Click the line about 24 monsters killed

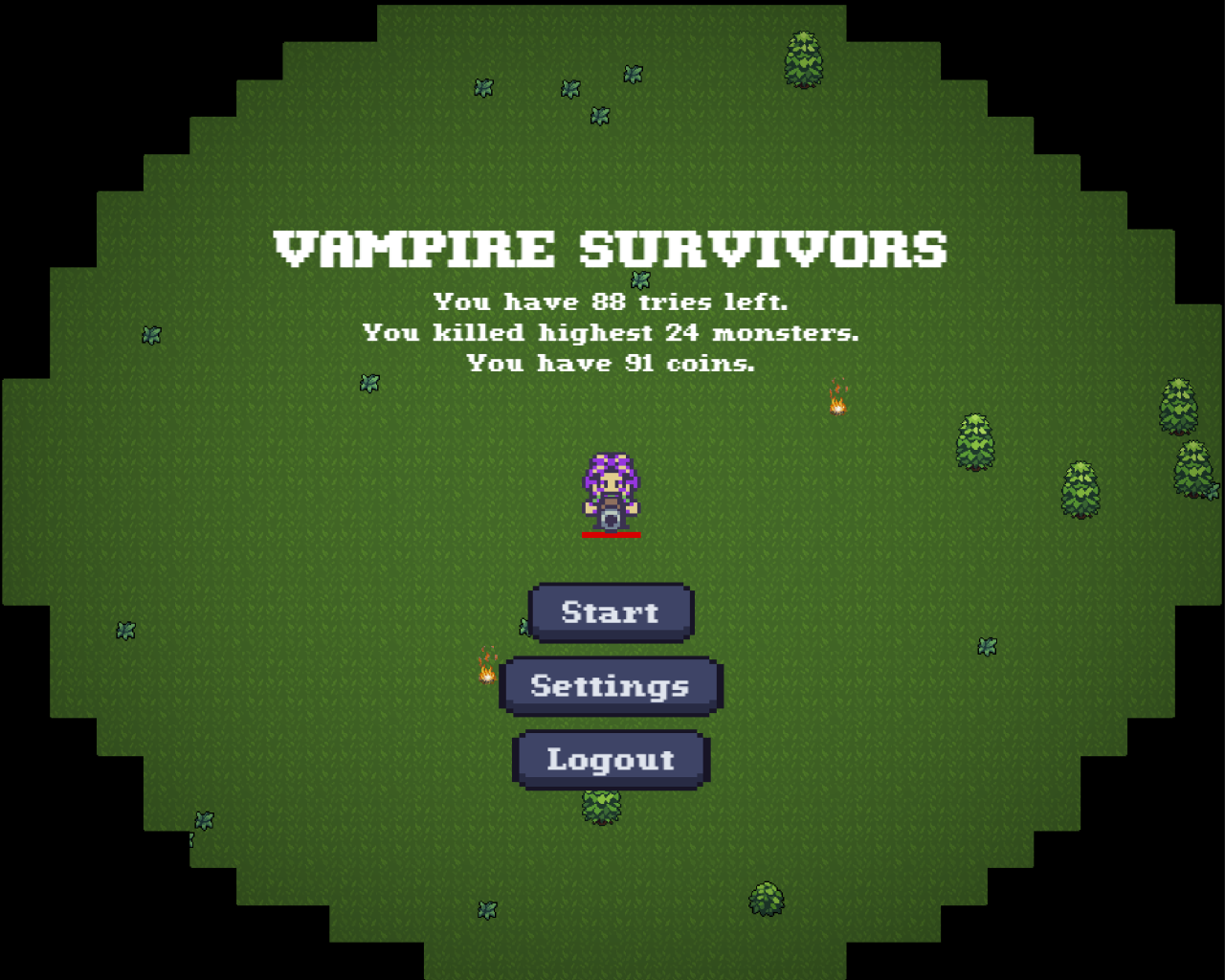[x=610, y=332]
